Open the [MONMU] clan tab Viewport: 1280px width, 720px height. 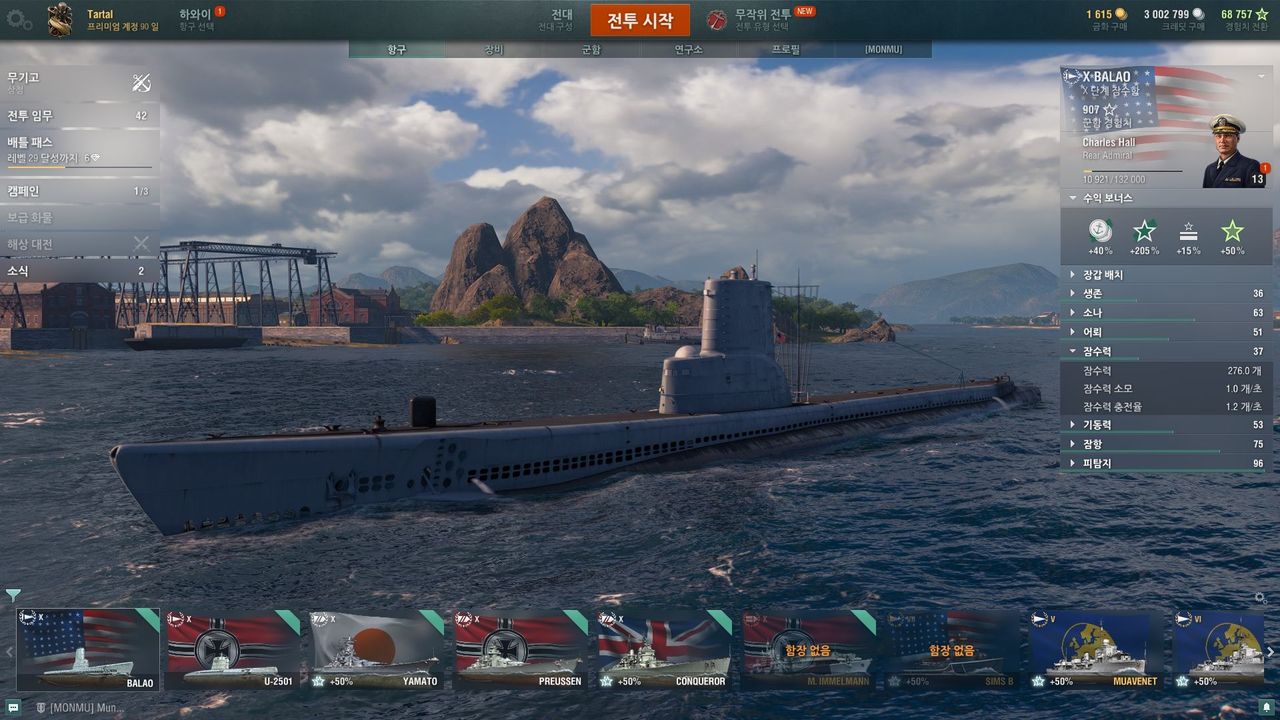tap(883, 49)
